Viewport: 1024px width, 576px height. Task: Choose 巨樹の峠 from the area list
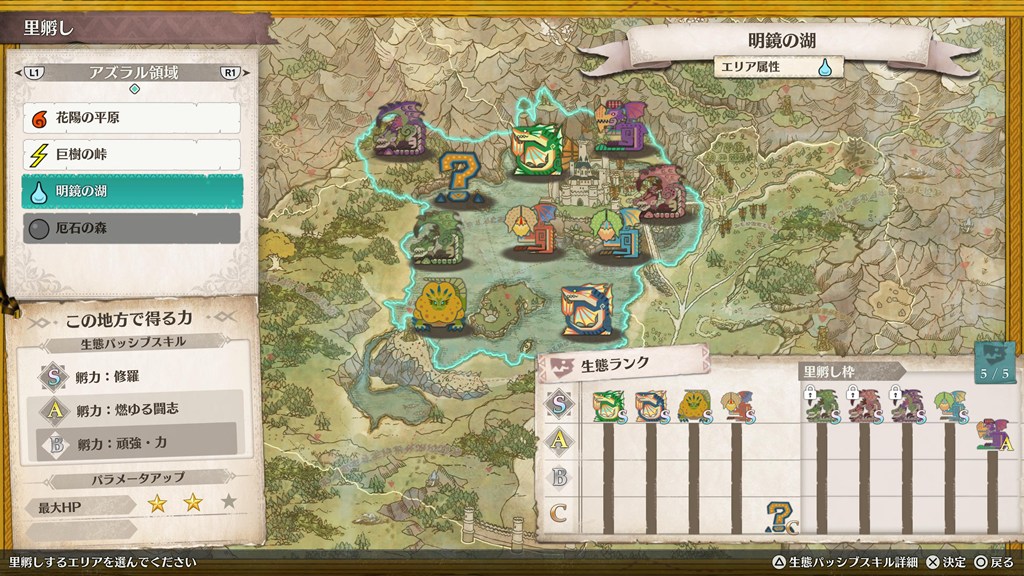(x=131, y=155)
